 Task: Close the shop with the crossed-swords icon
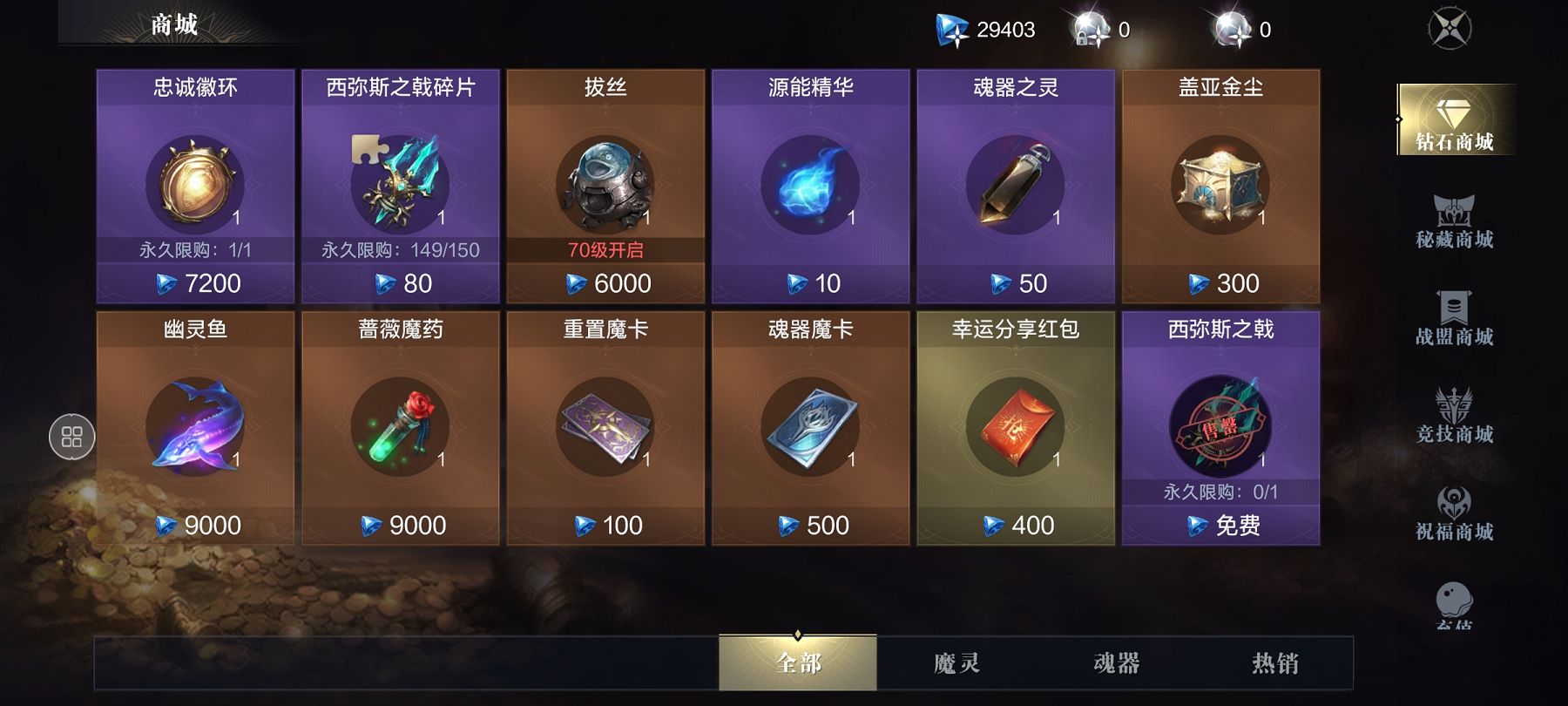click(x=1450, y=29)
